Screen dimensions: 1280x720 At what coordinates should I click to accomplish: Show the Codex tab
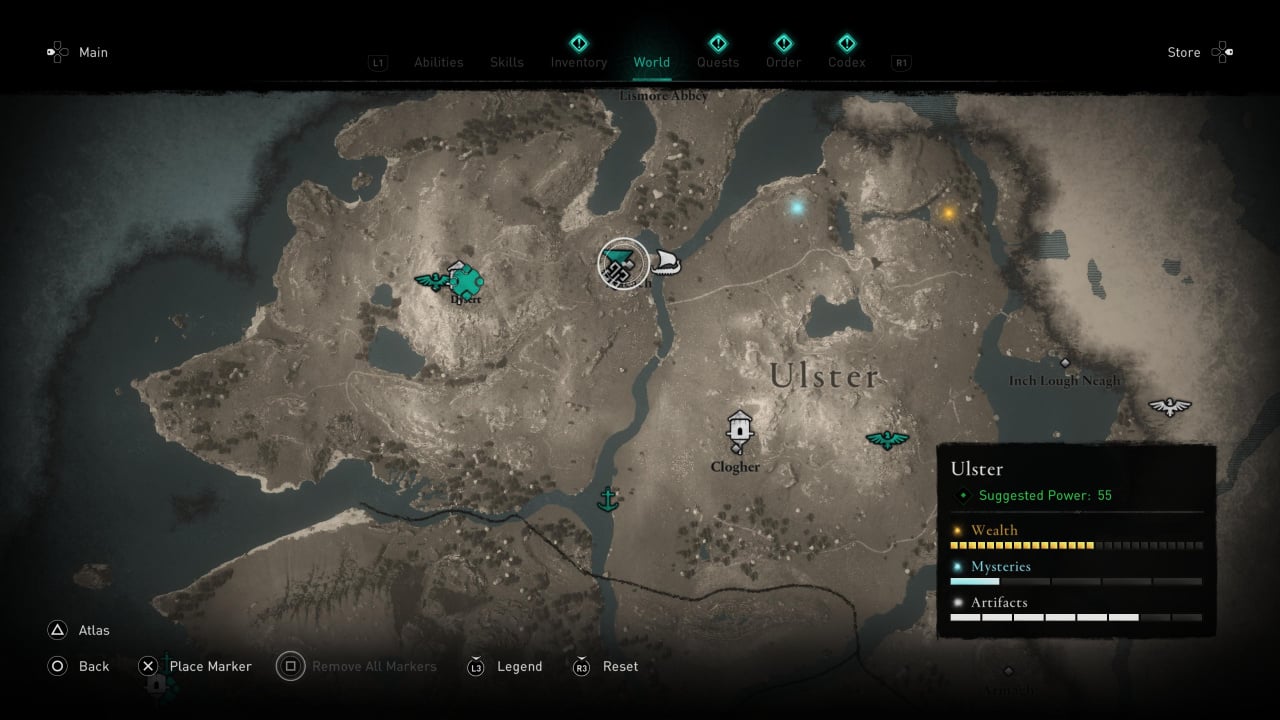(x=846, y=62)
